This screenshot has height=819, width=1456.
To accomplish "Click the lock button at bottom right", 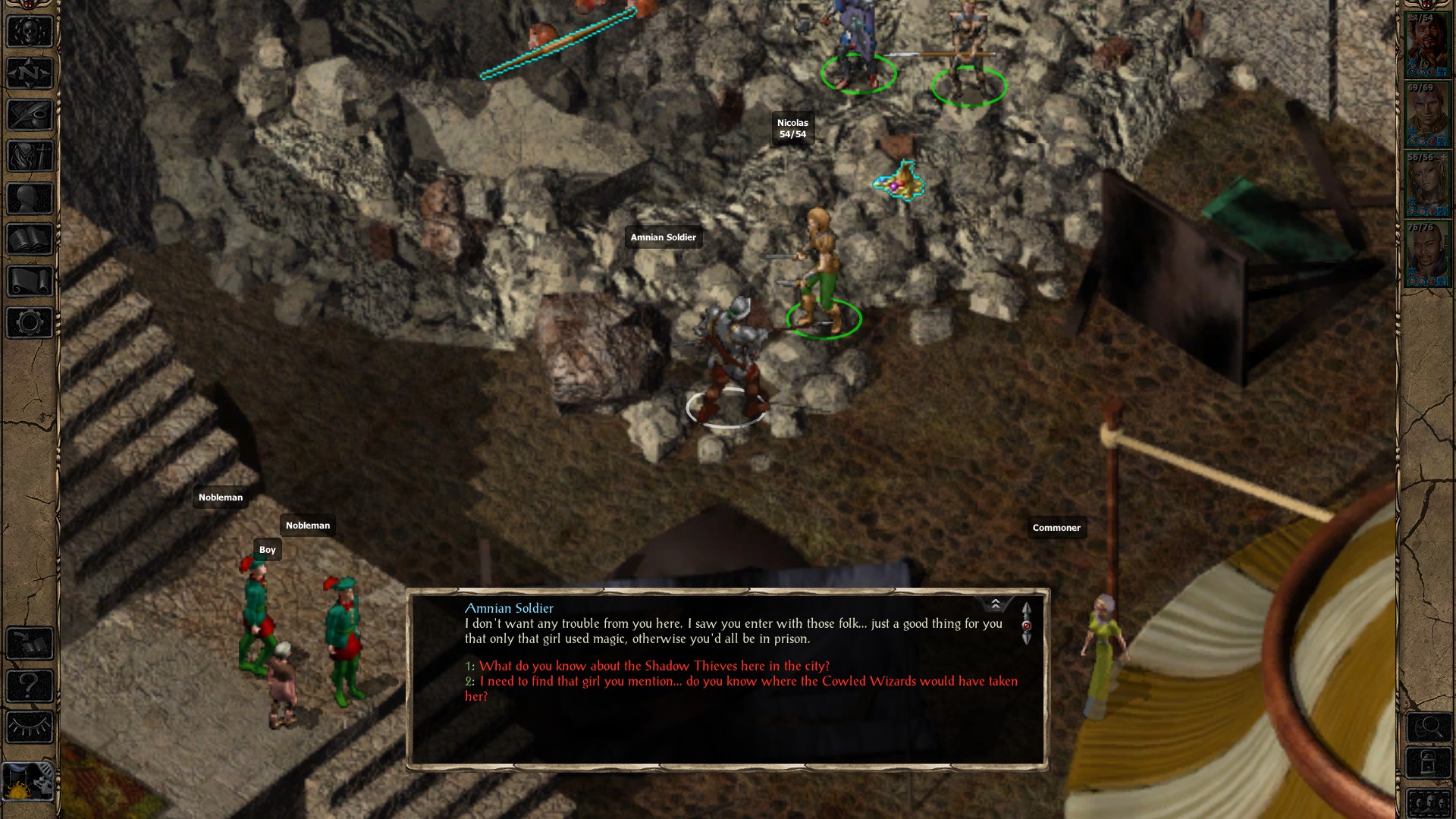I will coord(1429,762).
